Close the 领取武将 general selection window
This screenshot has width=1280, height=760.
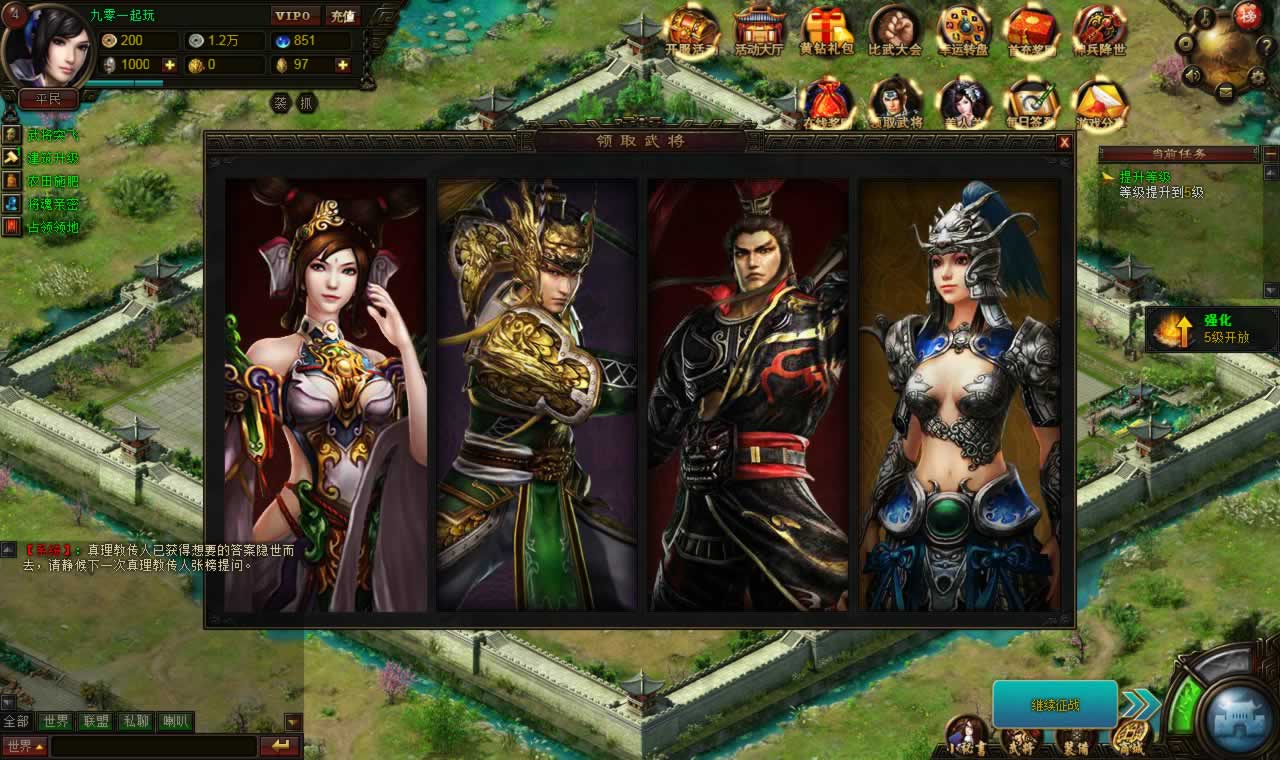(1065, 142)
